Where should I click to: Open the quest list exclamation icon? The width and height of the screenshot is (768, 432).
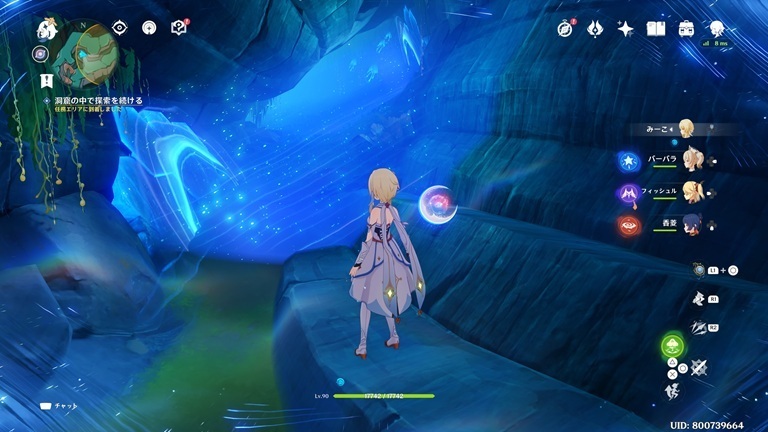click(x=46, y=78)
